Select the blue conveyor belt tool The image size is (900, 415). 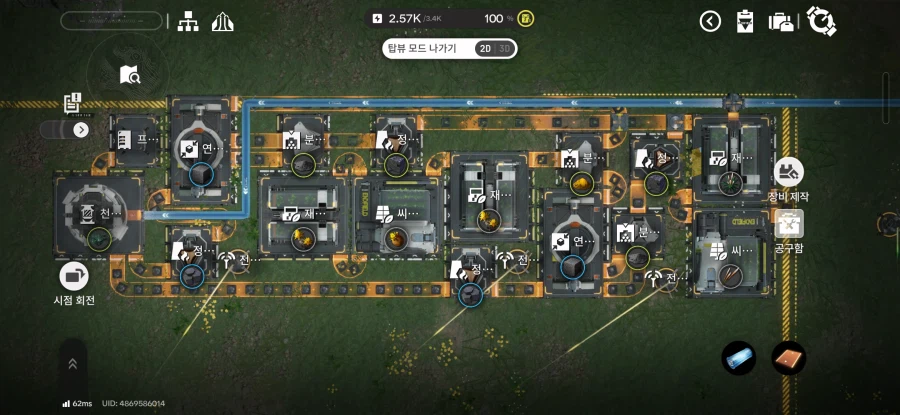[x=739, y=358]
